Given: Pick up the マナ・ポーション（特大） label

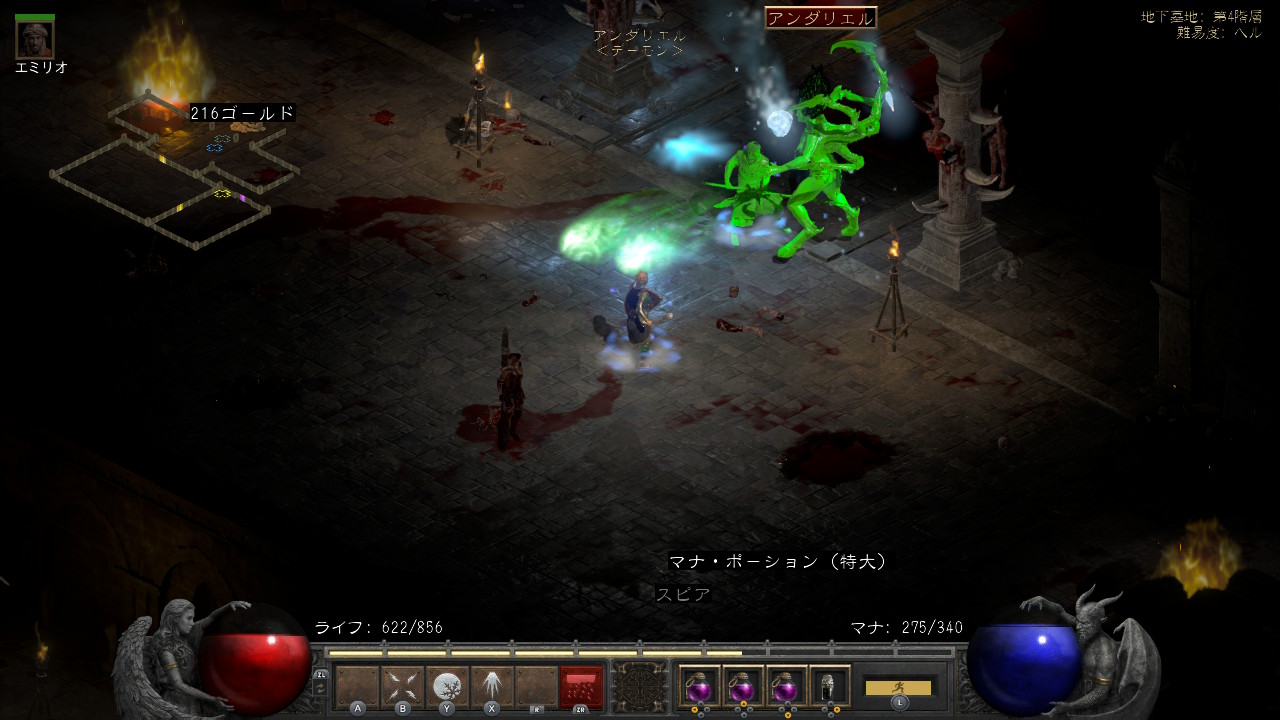Looking at the screenshot, I should 778,562.
